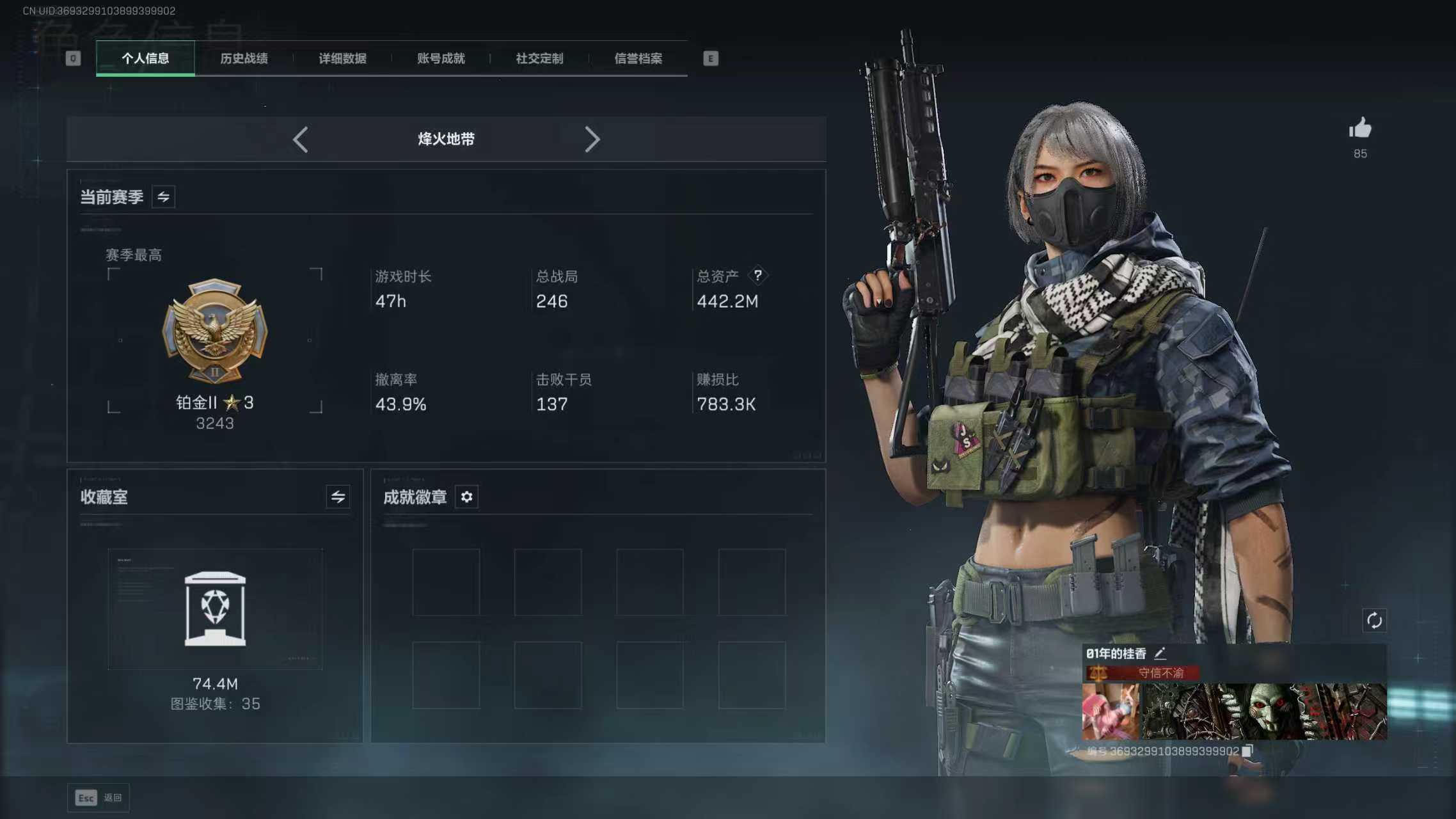The image size is (1456, 819).
Task: Click right arrow next to 烽火地带
Action: [593, 139]
